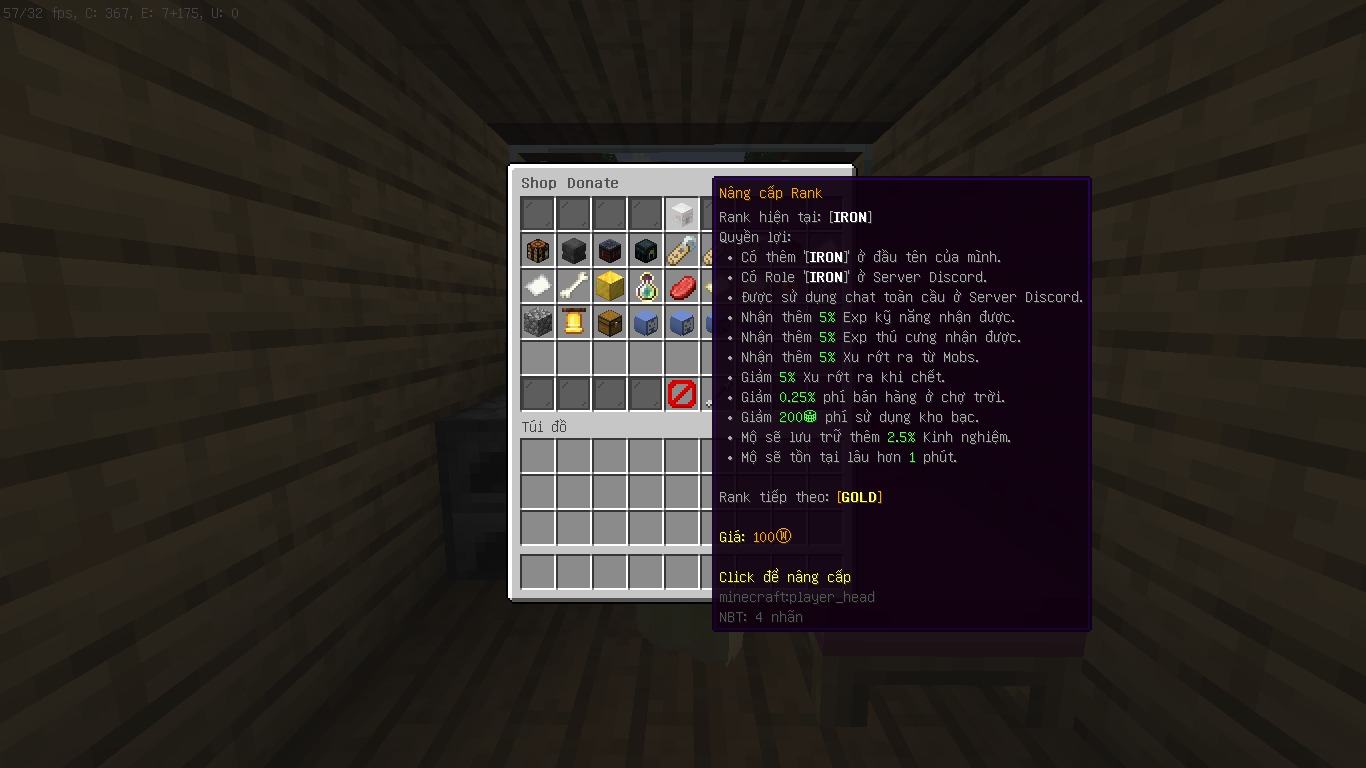Select the red barrier close icon
The image size is (1366, 768).
(681, 394)
